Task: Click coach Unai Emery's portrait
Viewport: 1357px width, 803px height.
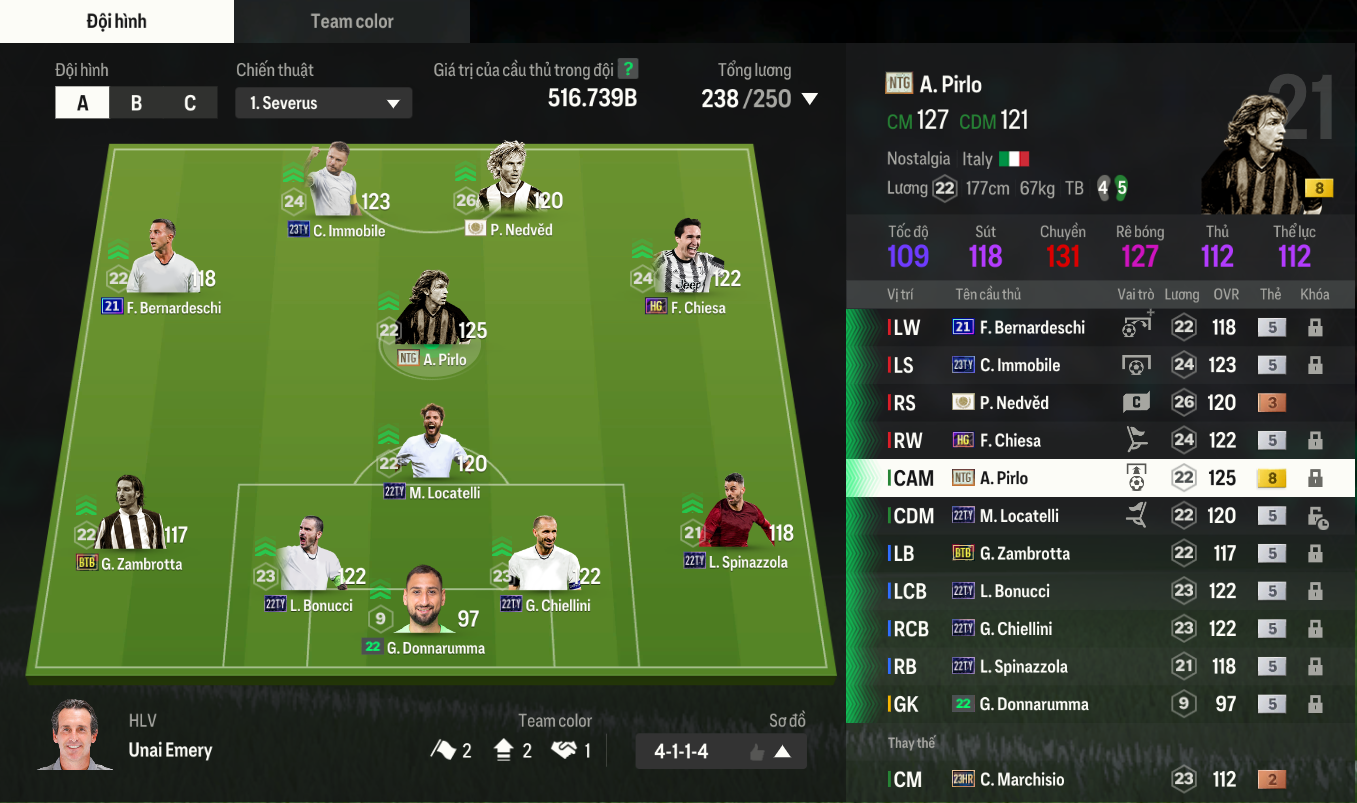Action: point(75,736)
